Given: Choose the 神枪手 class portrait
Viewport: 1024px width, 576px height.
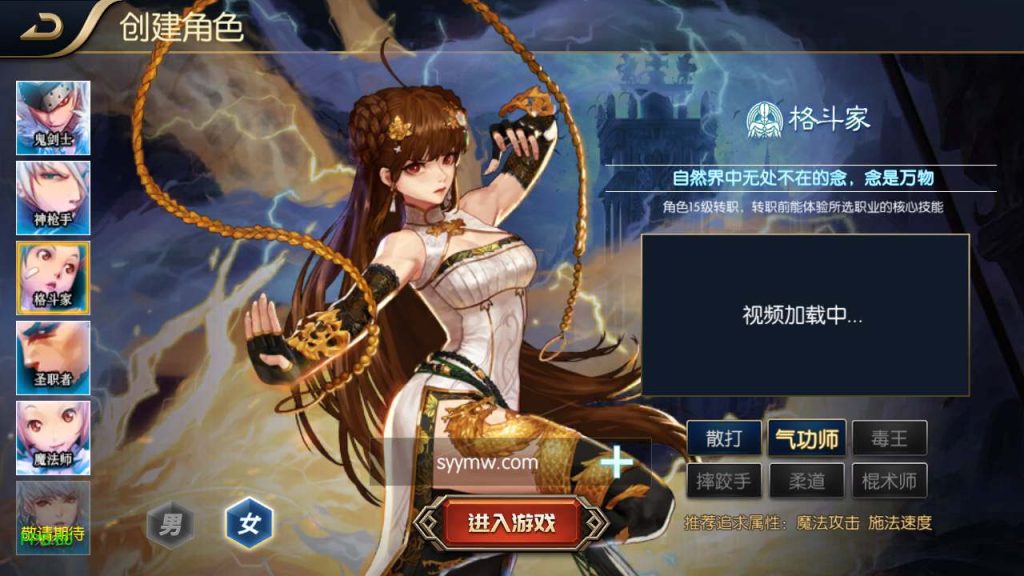Looking at the screenshot, I should coord(53,197).
